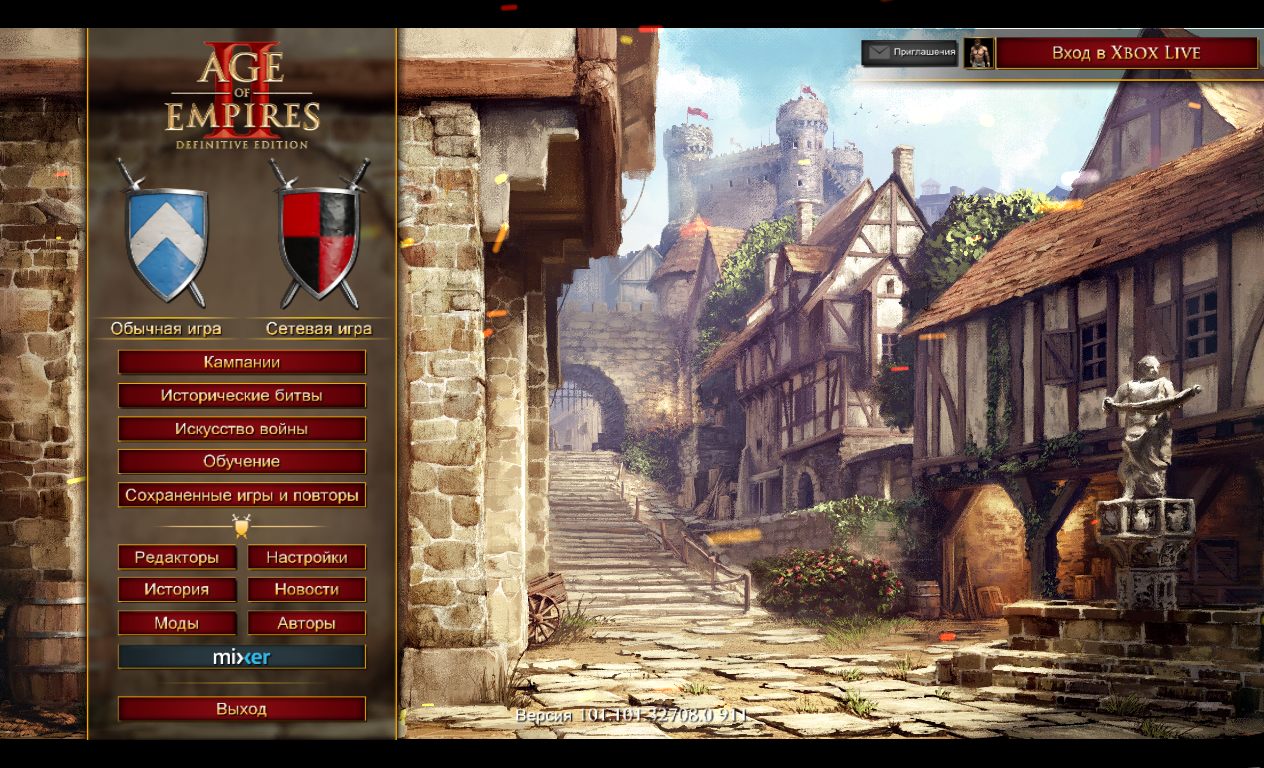Launch the Редакторы section

coord(177,557)
